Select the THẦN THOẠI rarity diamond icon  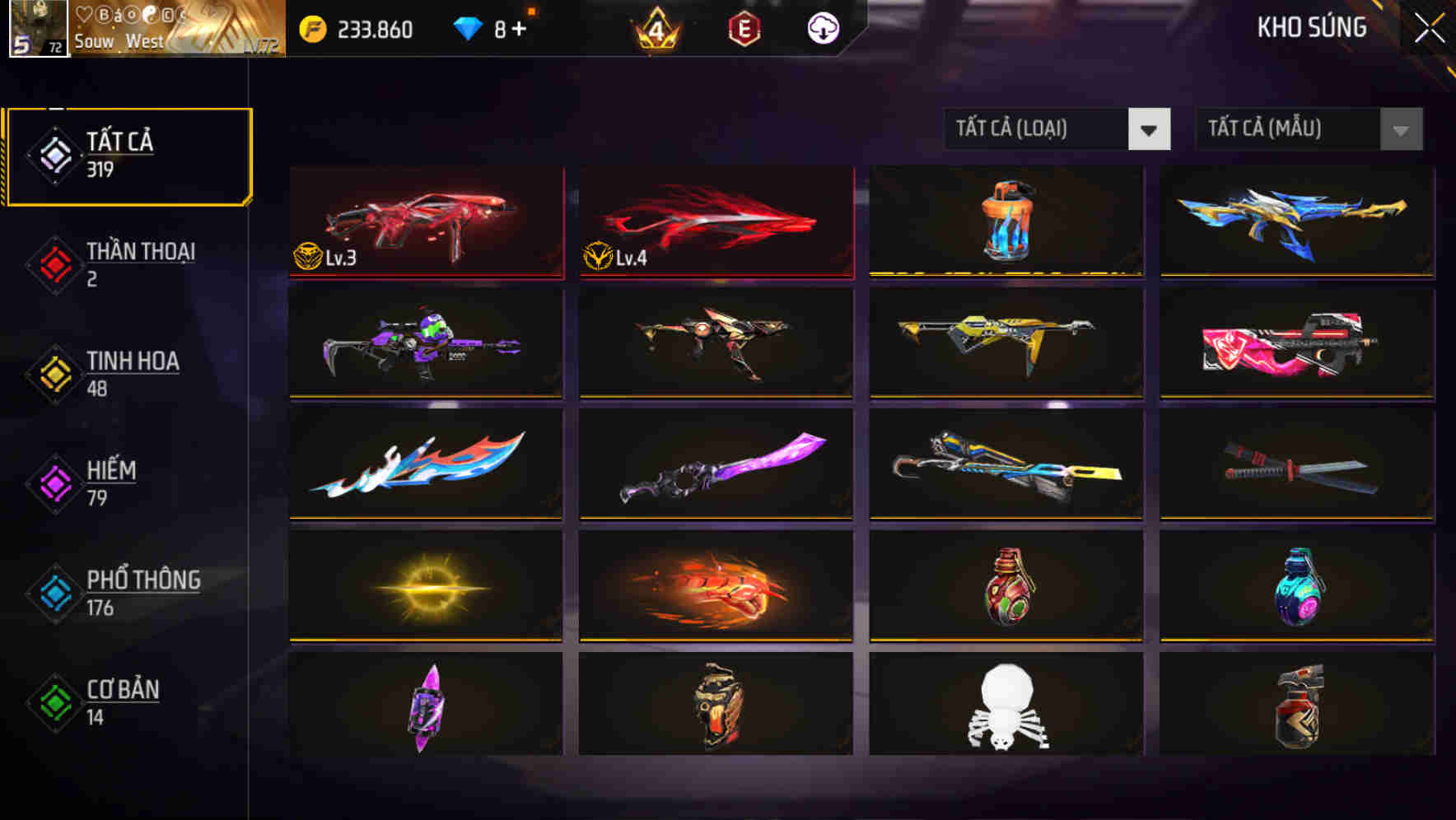click(51, 263)
